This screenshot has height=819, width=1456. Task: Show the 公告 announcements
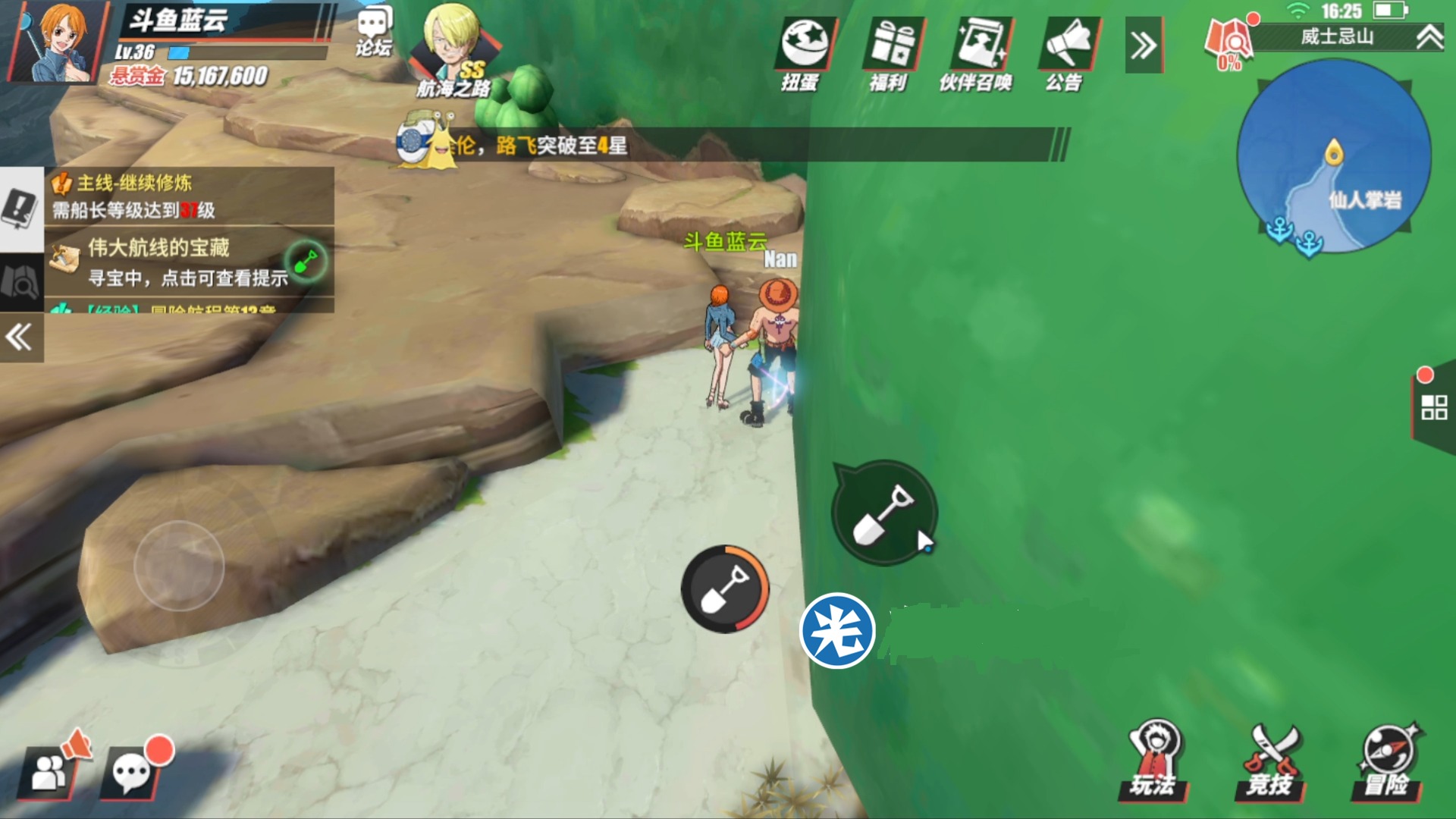pyautogui.click(x=1067, y=53)
